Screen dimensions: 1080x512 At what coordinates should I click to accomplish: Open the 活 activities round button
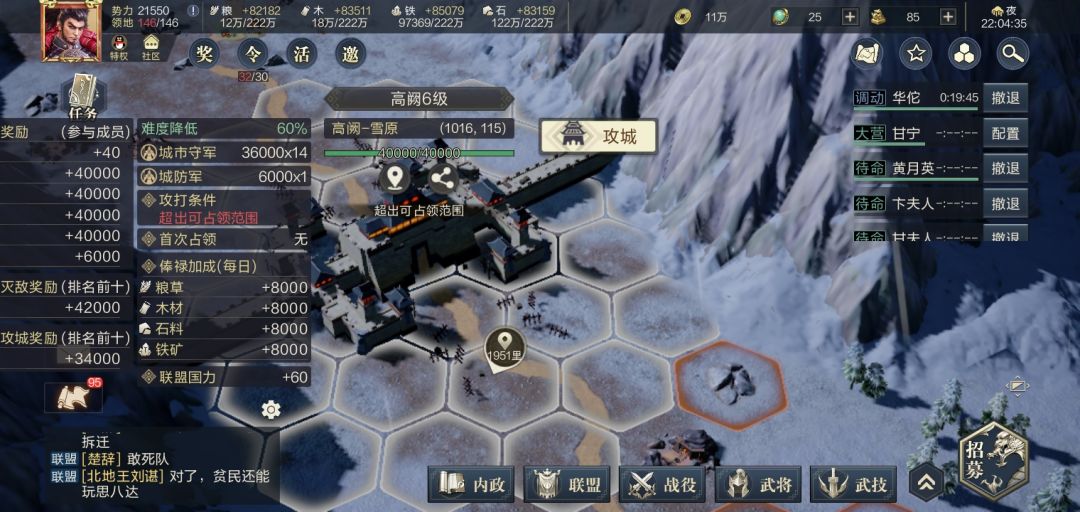pos(301,54)
